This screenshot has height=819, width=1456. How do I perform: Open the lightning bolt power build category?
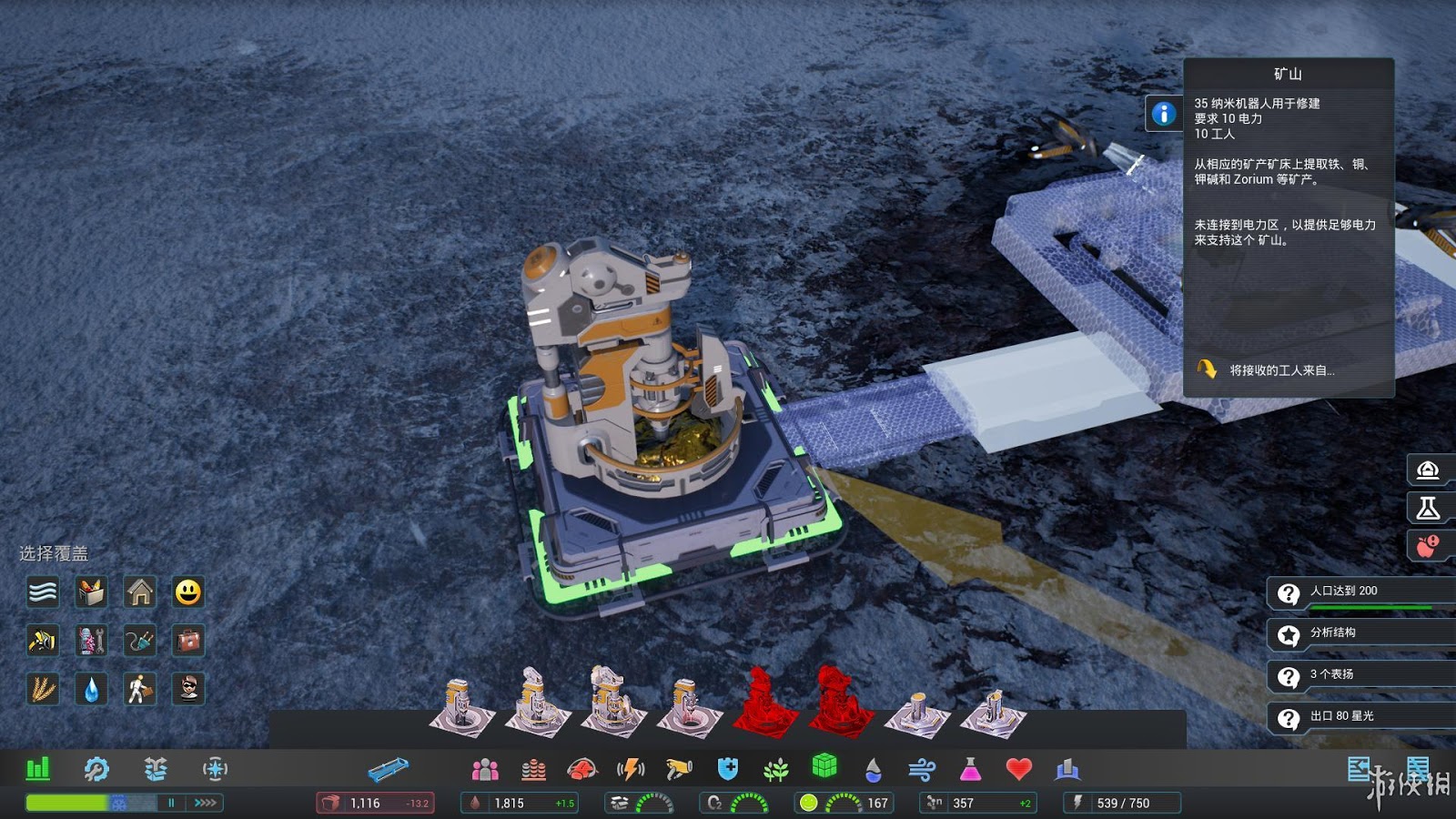tap(631, 770)
